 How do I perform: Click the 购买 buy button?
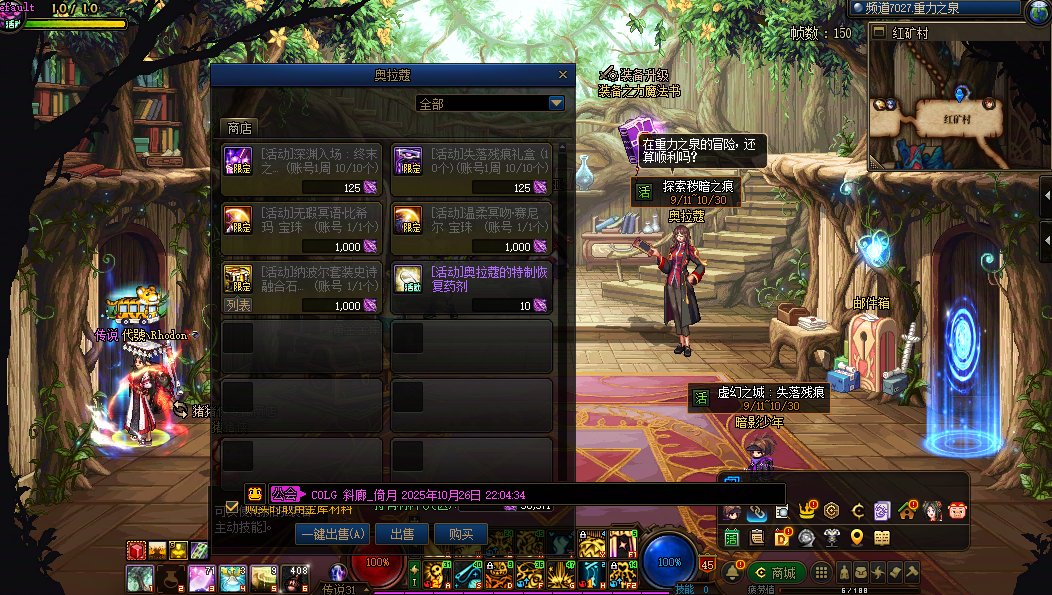(x=460, y=535)
